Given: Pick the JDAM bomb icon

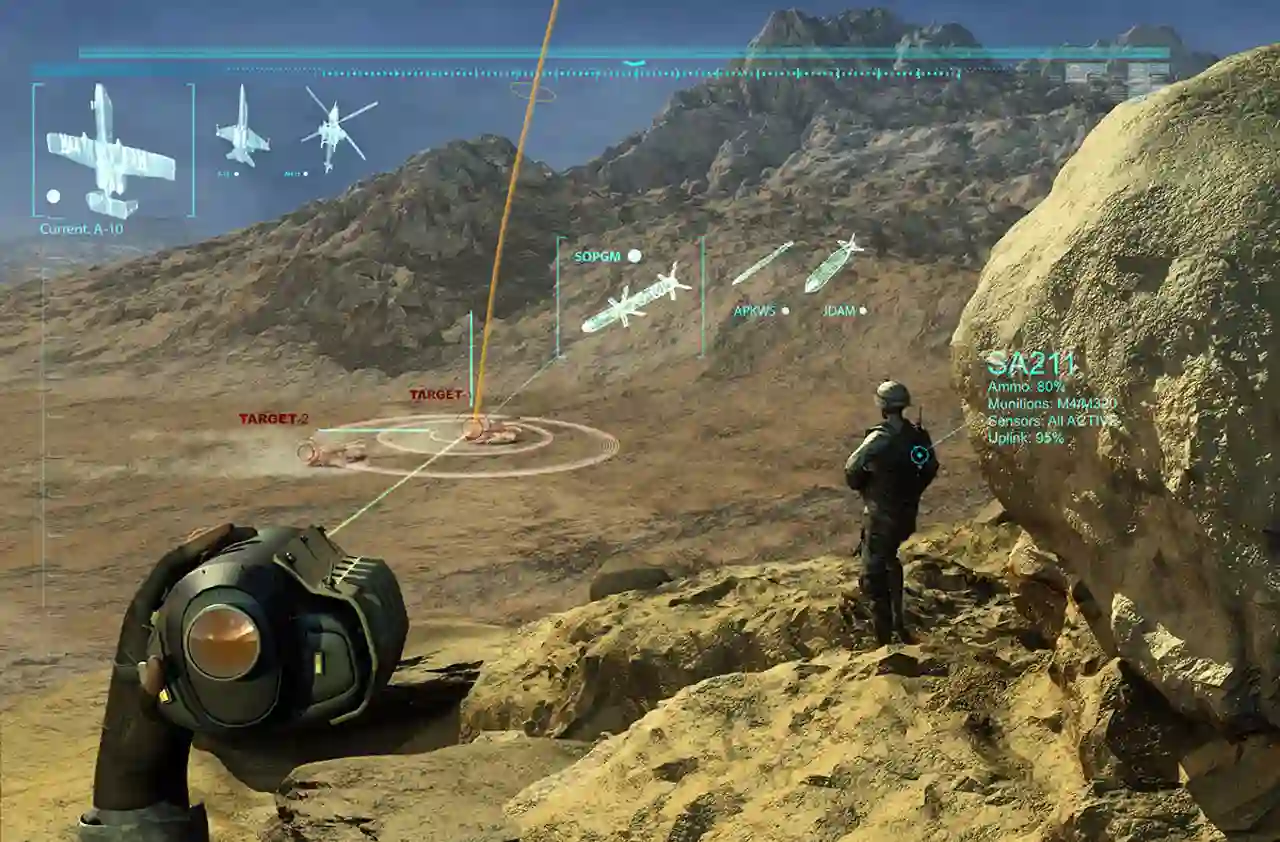Looking at the screenshot, I should pyautogui.click(x=832, y=264).
